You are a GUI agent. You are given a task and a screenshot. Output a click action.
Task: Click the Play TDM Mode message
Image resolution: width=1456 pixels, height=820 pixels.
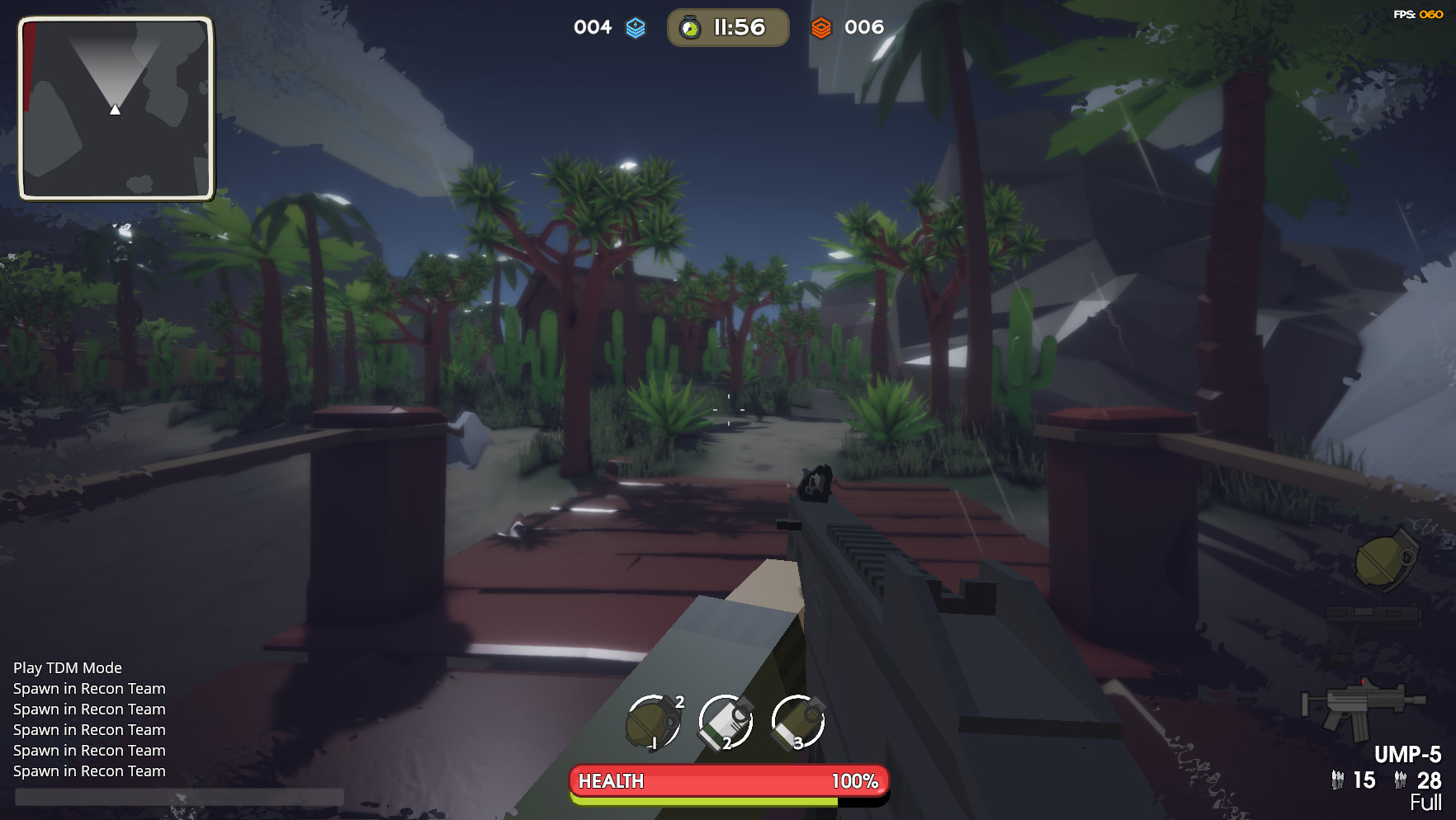tap(66, 667)
